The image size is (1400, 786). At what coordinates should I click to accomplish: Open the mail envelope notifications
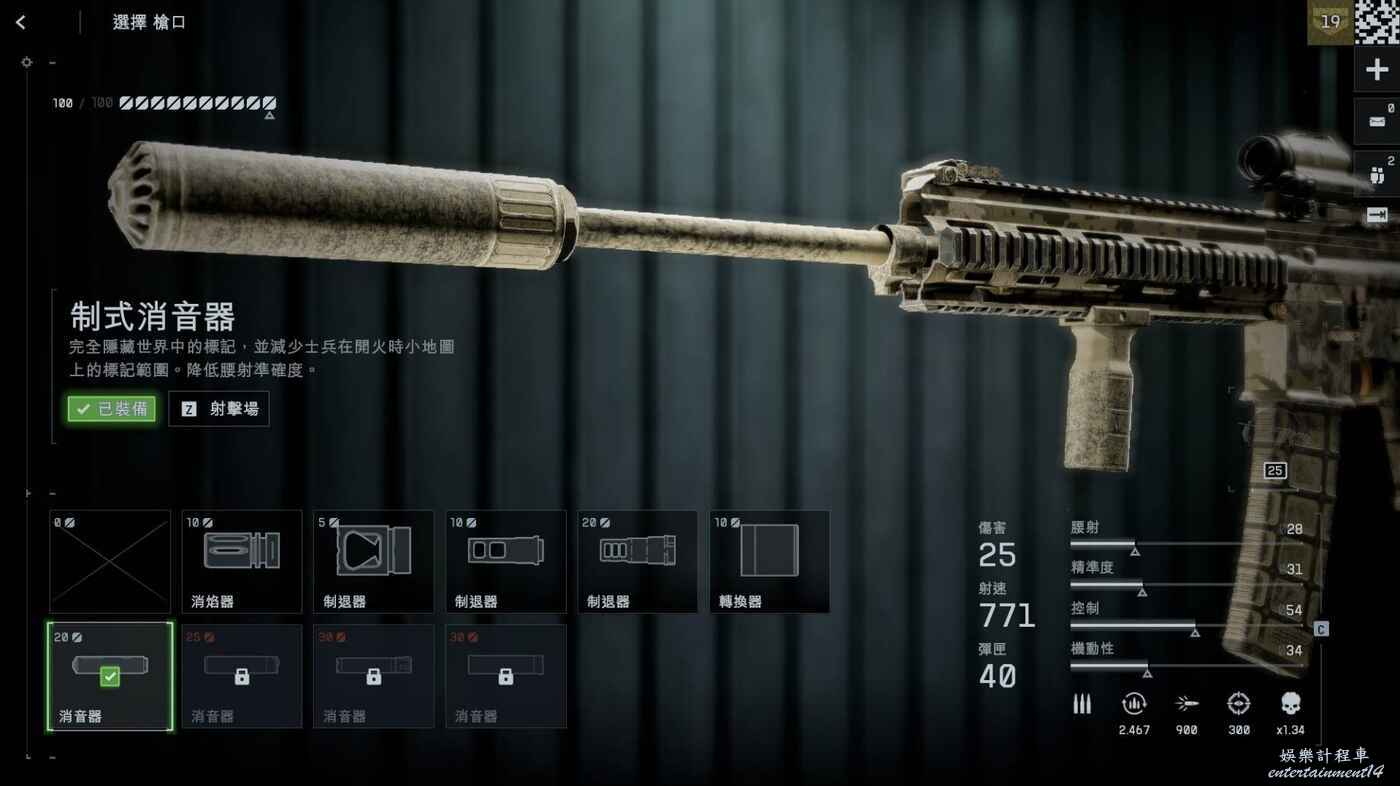1377,122
